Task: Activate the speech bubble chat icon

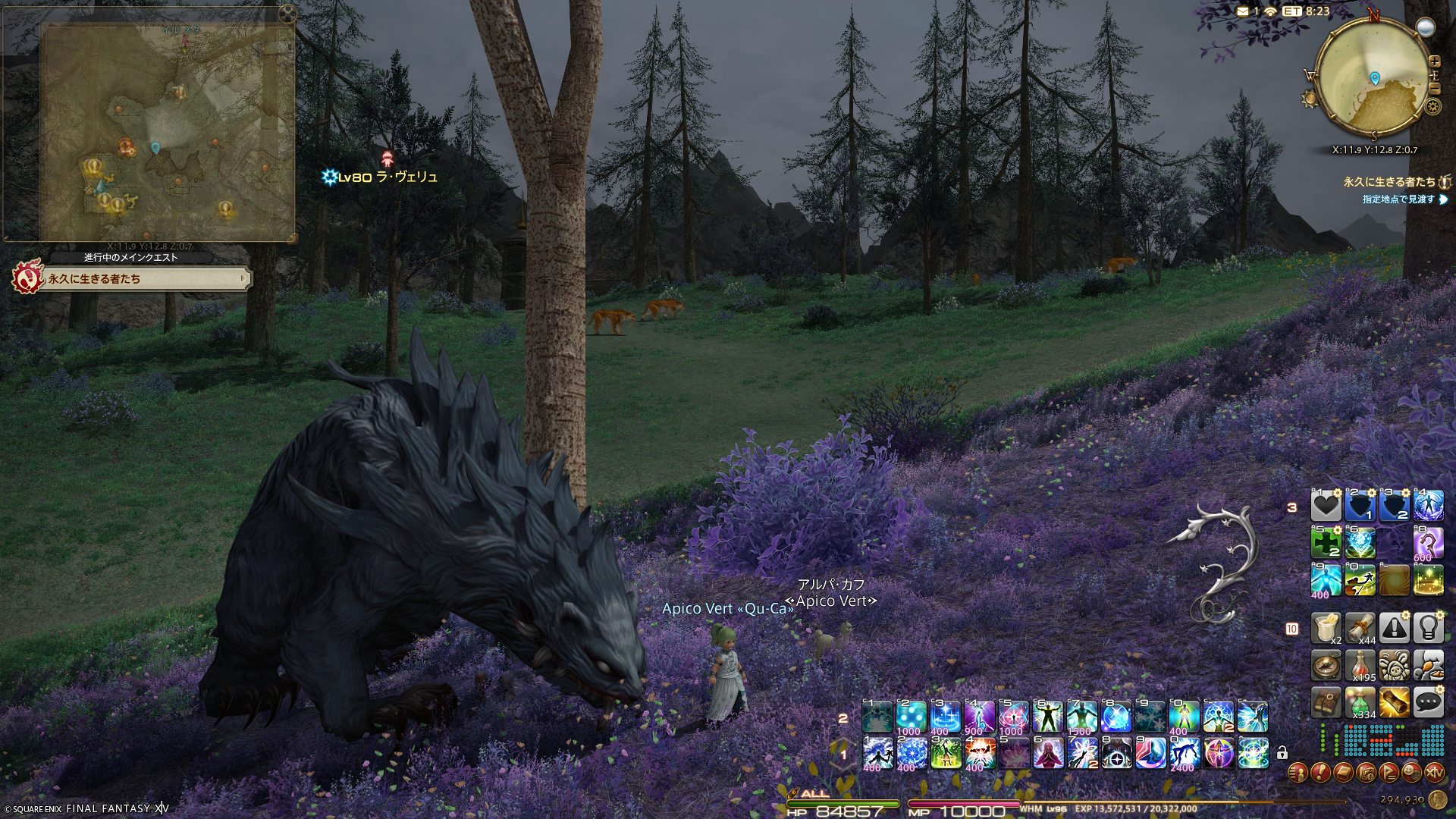Action: click(1428, 703)
